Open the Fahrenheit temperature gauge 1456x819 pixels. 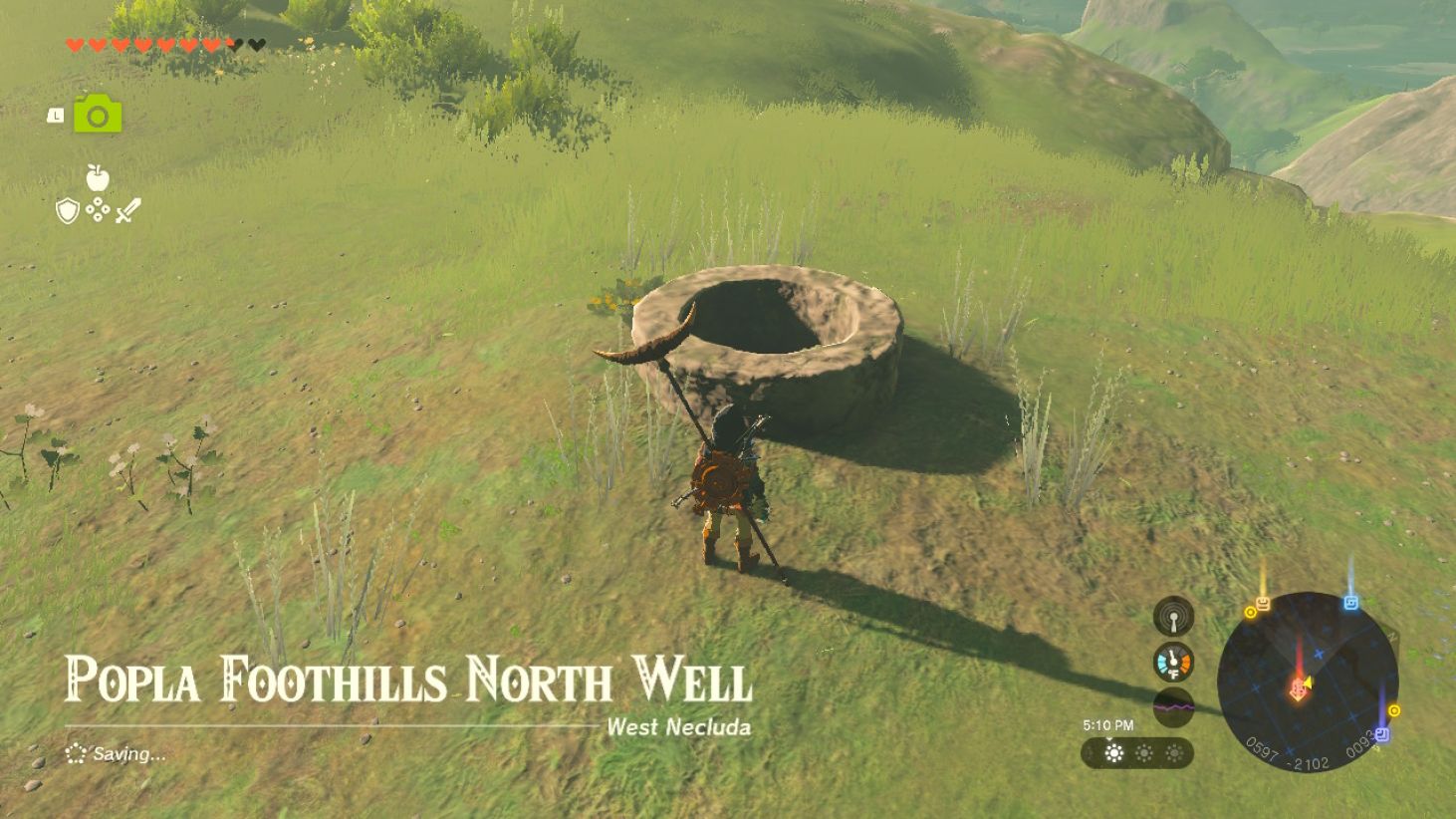[x=1175, y=661]
